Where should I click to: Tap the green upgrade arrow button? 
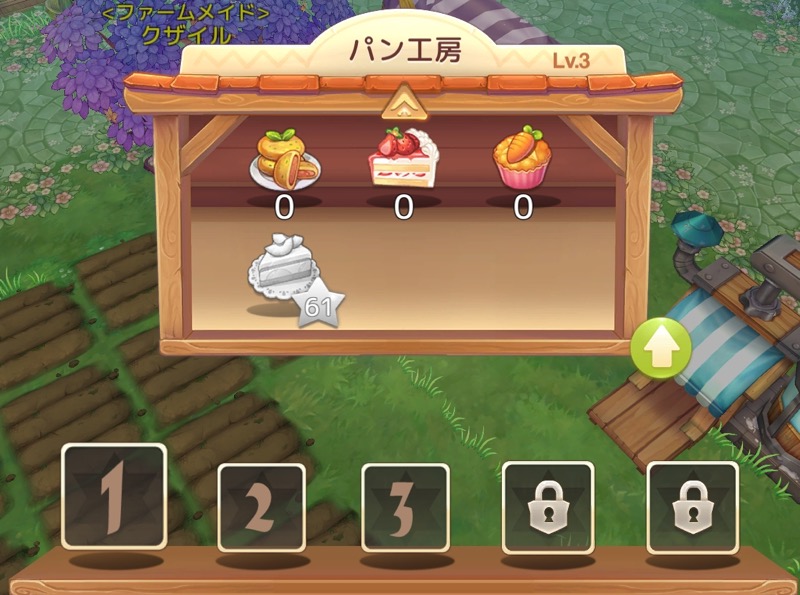click(x=661, y=347)
